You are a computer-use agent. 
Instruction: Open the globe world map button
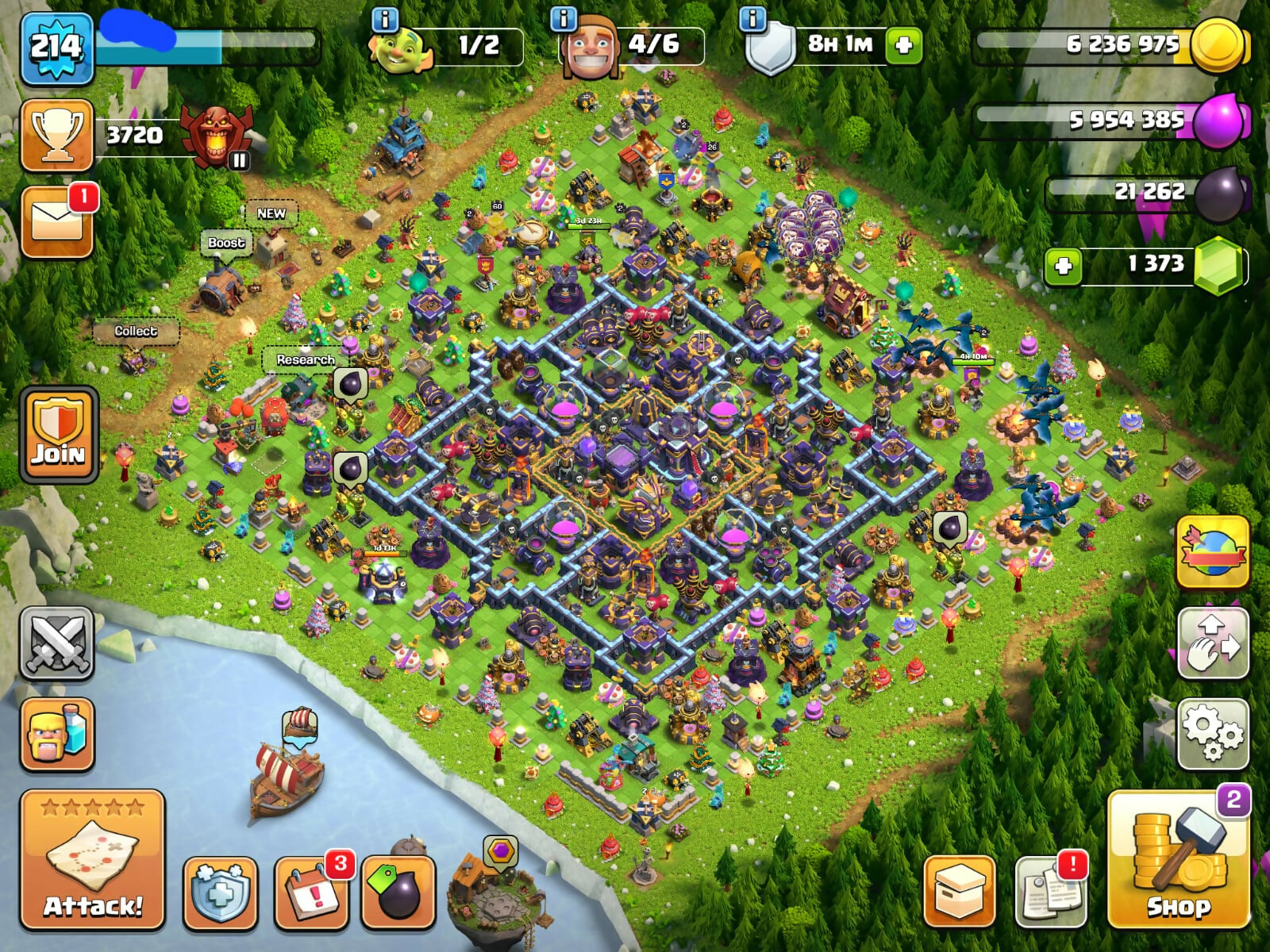click(x=1213, y=551)
